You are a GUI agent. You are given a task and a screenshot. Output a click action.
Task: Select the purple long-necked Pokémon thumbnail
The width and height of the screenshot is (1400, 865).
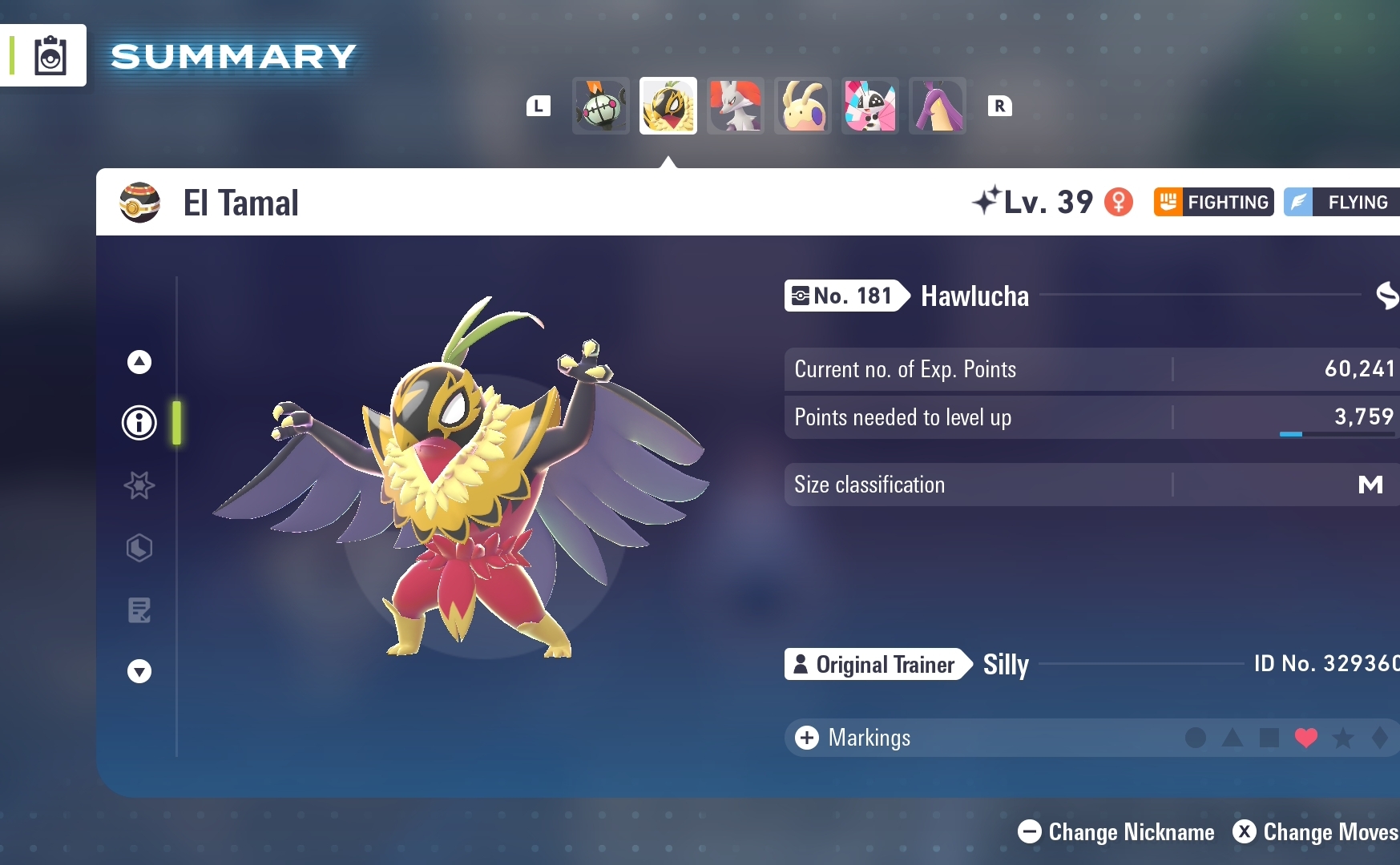point(938,106)
